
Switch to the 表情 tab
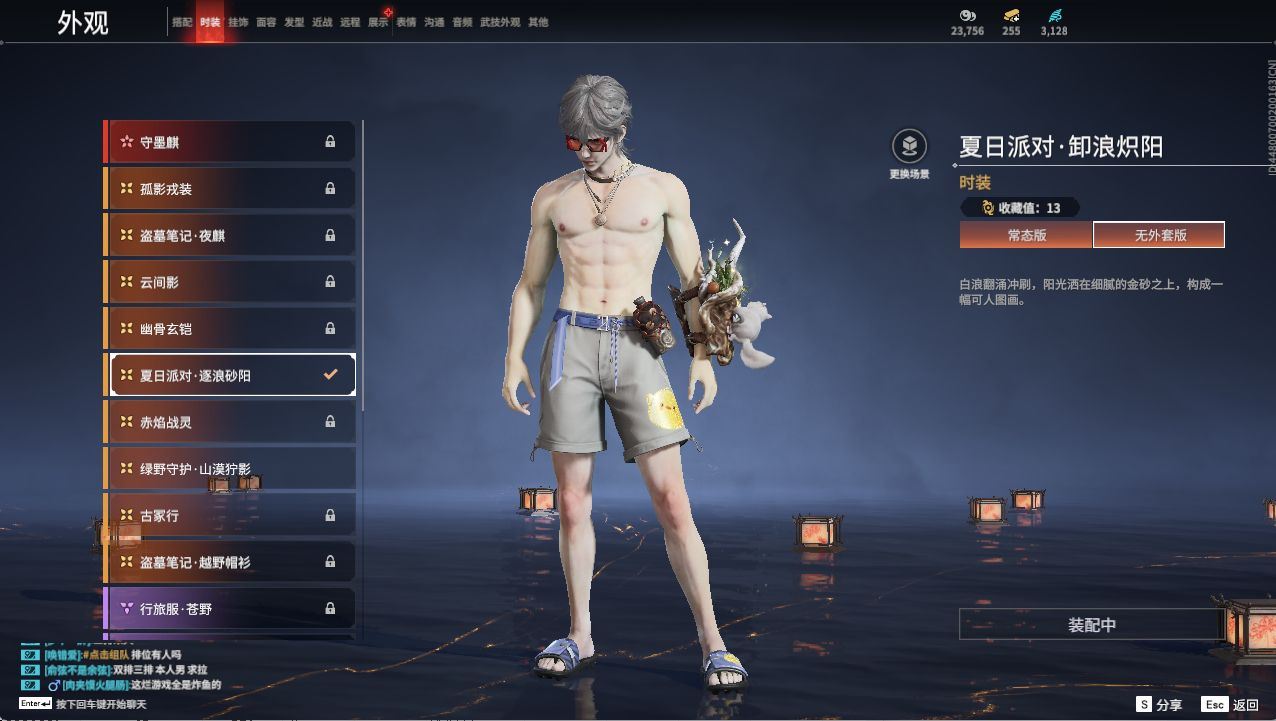[x=406, y=22]
